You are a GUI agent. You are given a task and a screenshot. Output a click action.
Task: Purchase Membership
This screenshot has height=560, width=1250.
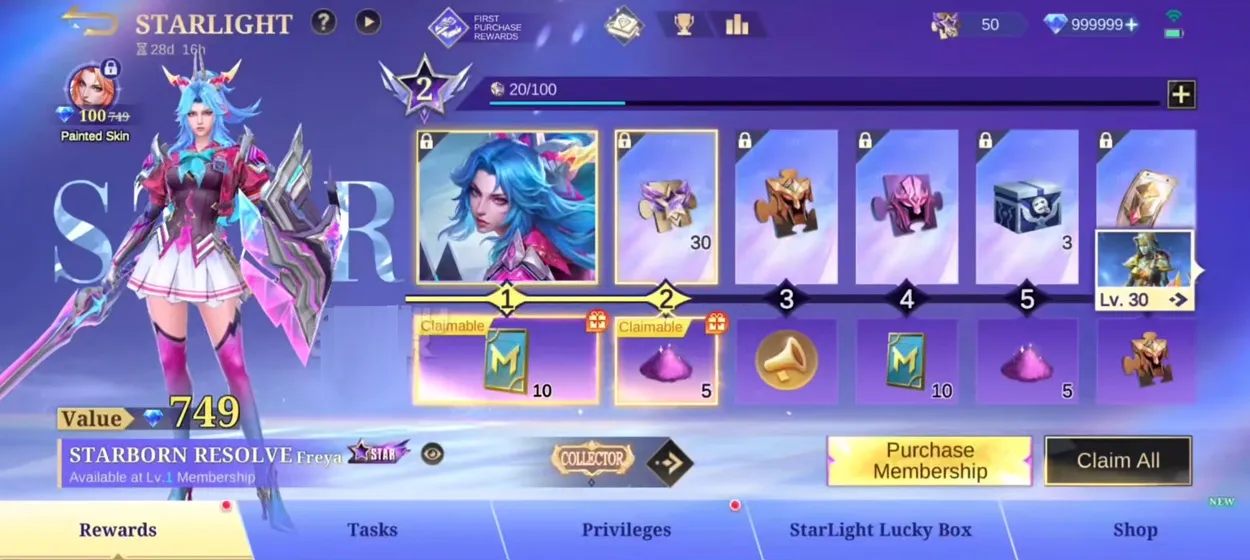[929, 461]
